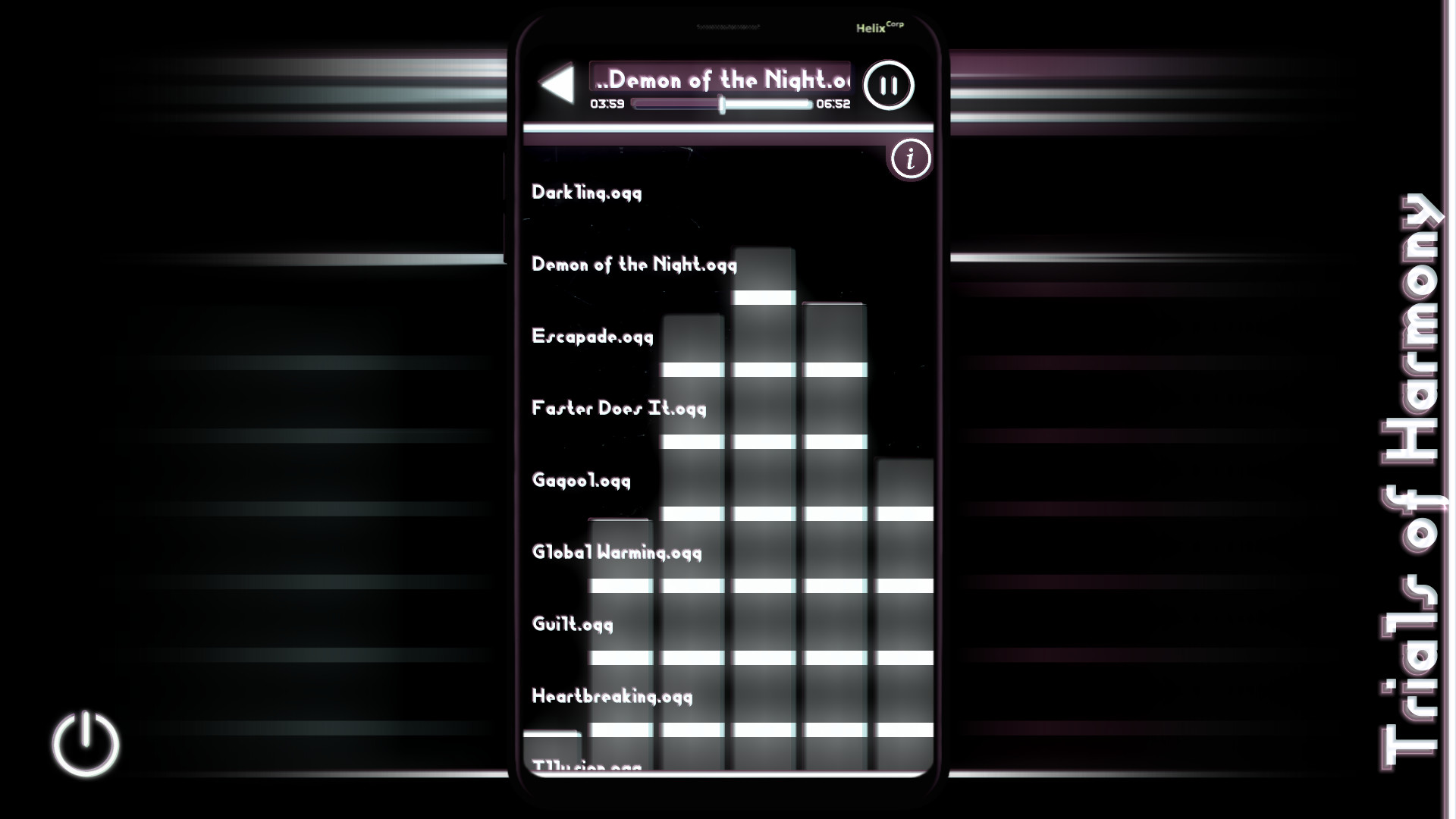This screenshot has width=1456, height=819.
Task: Play Darkling.ogg from the list
Action: click(585, 193)
